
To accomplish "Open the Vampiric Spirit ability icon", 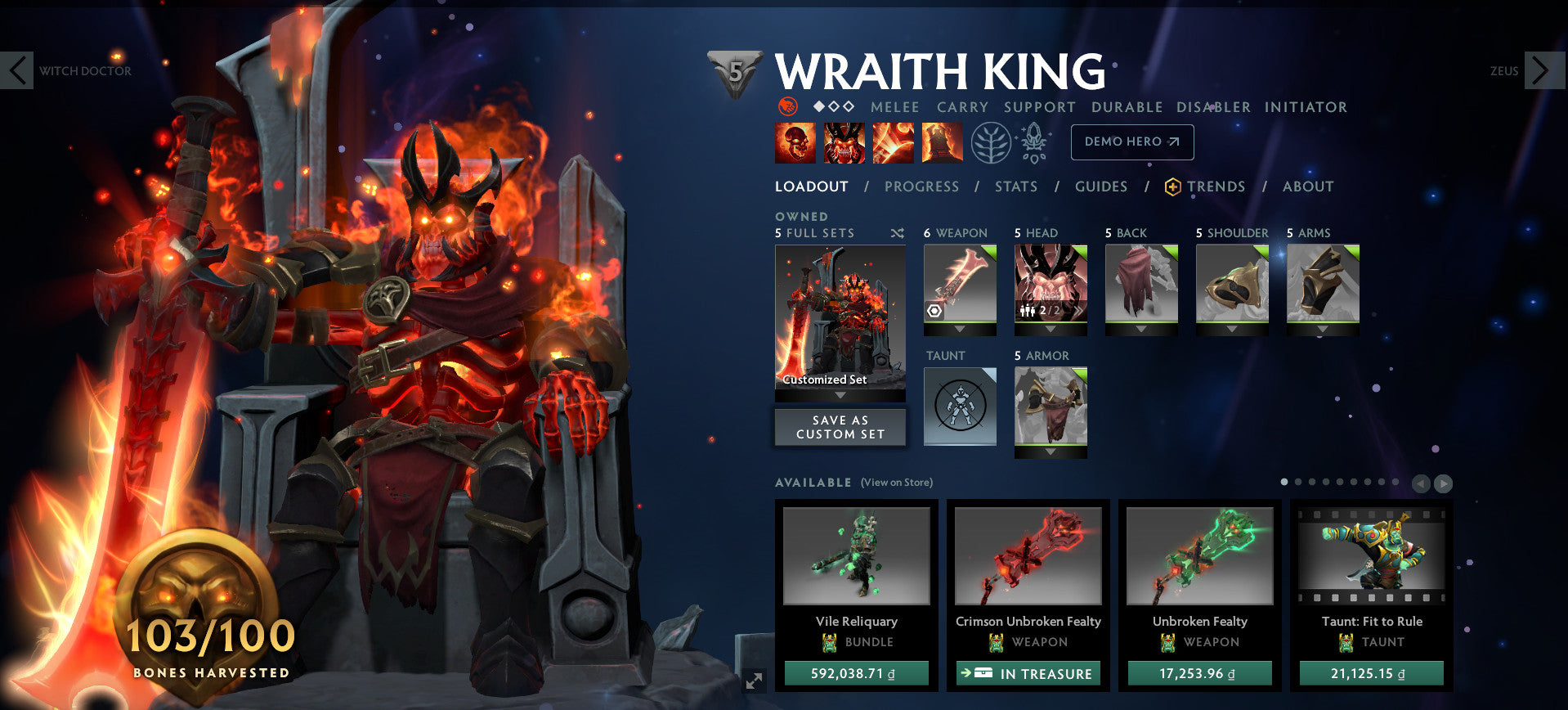I will [844, 142].
